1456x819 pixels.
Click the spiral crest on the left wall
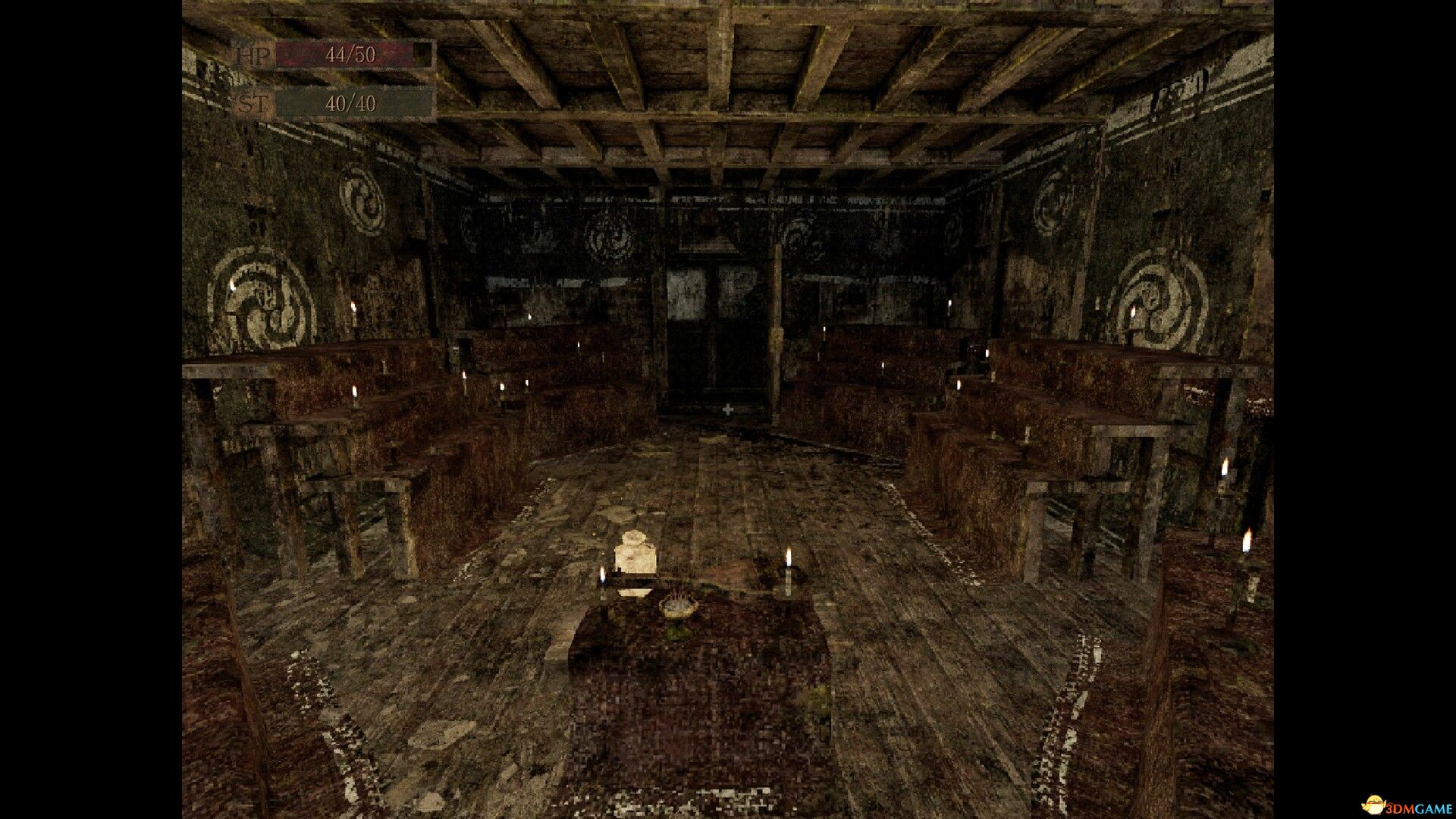(258, 296)
